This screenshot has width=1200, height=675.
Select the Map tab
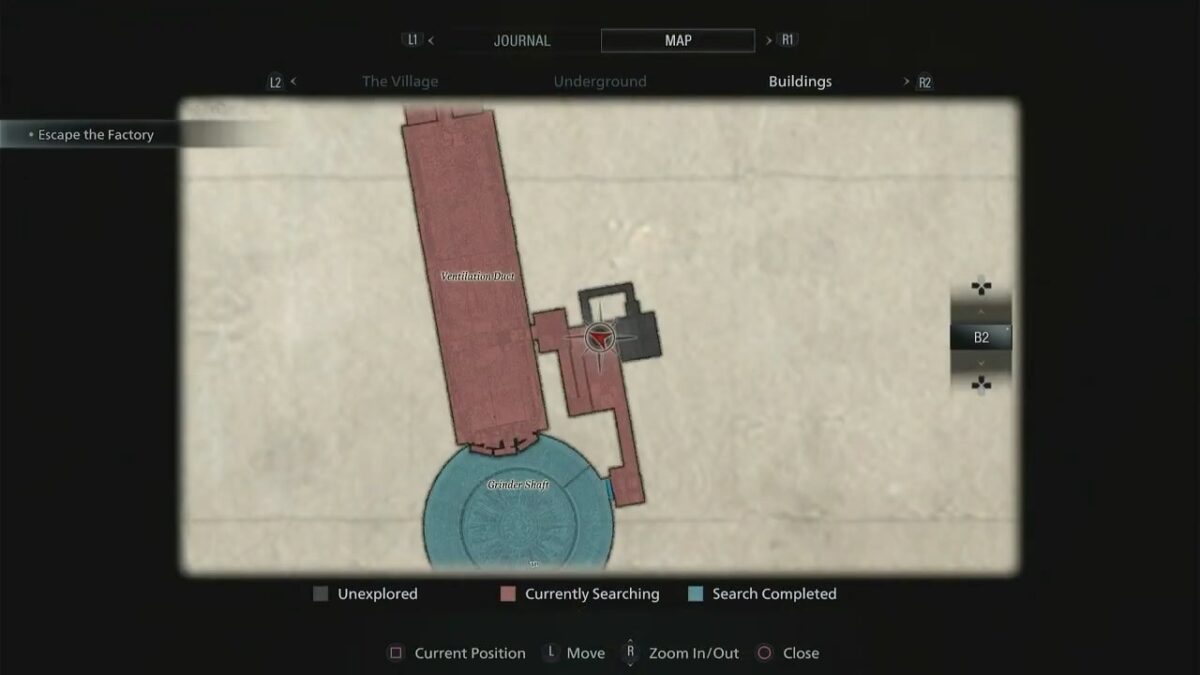[678, 41]
